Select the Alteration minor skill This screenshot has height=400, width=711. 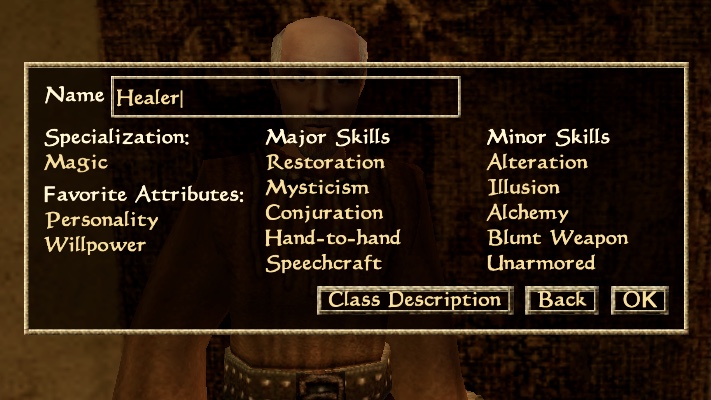537,162
